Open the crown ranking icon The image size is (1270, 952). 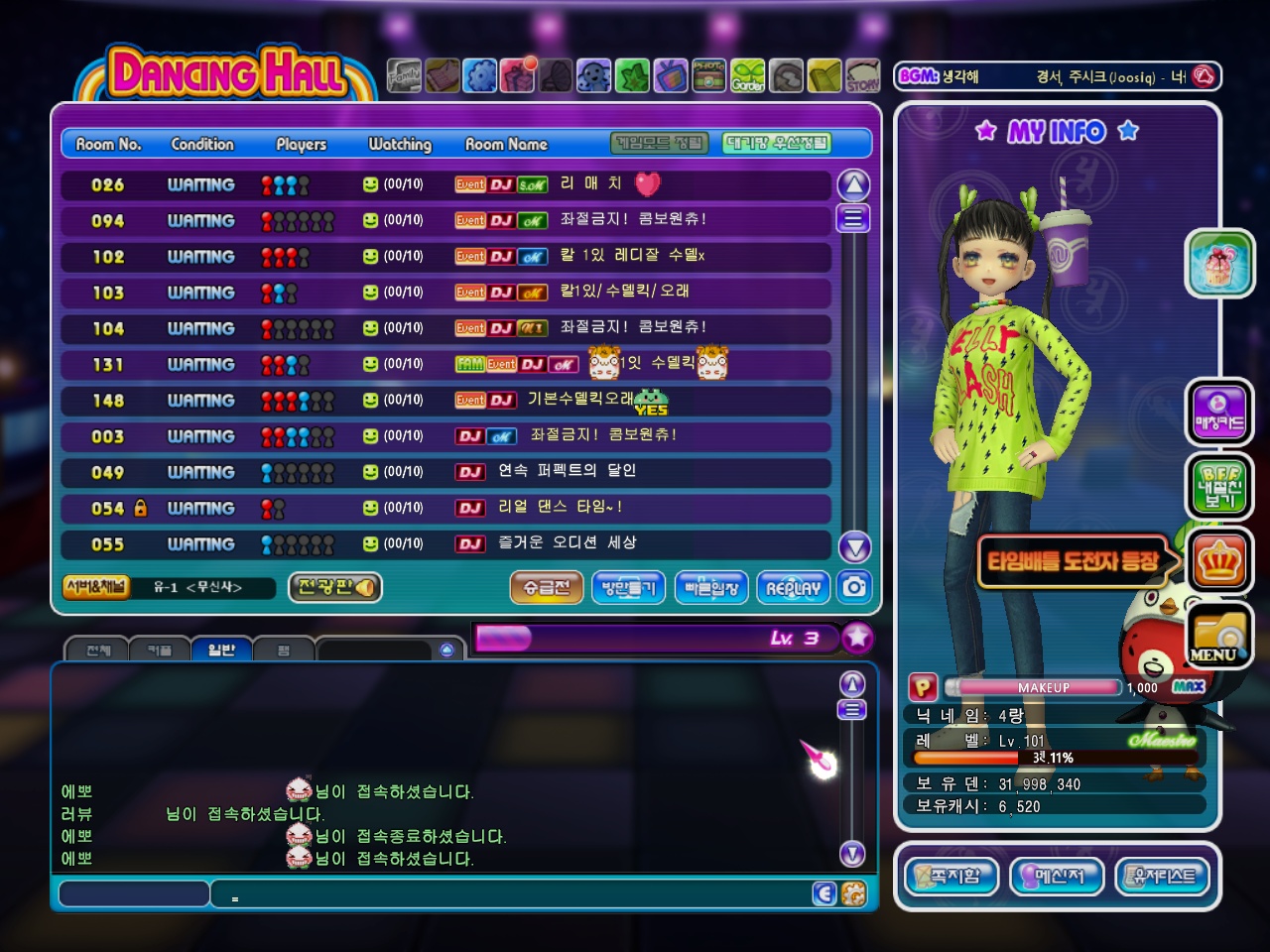tap(1219, 562)
